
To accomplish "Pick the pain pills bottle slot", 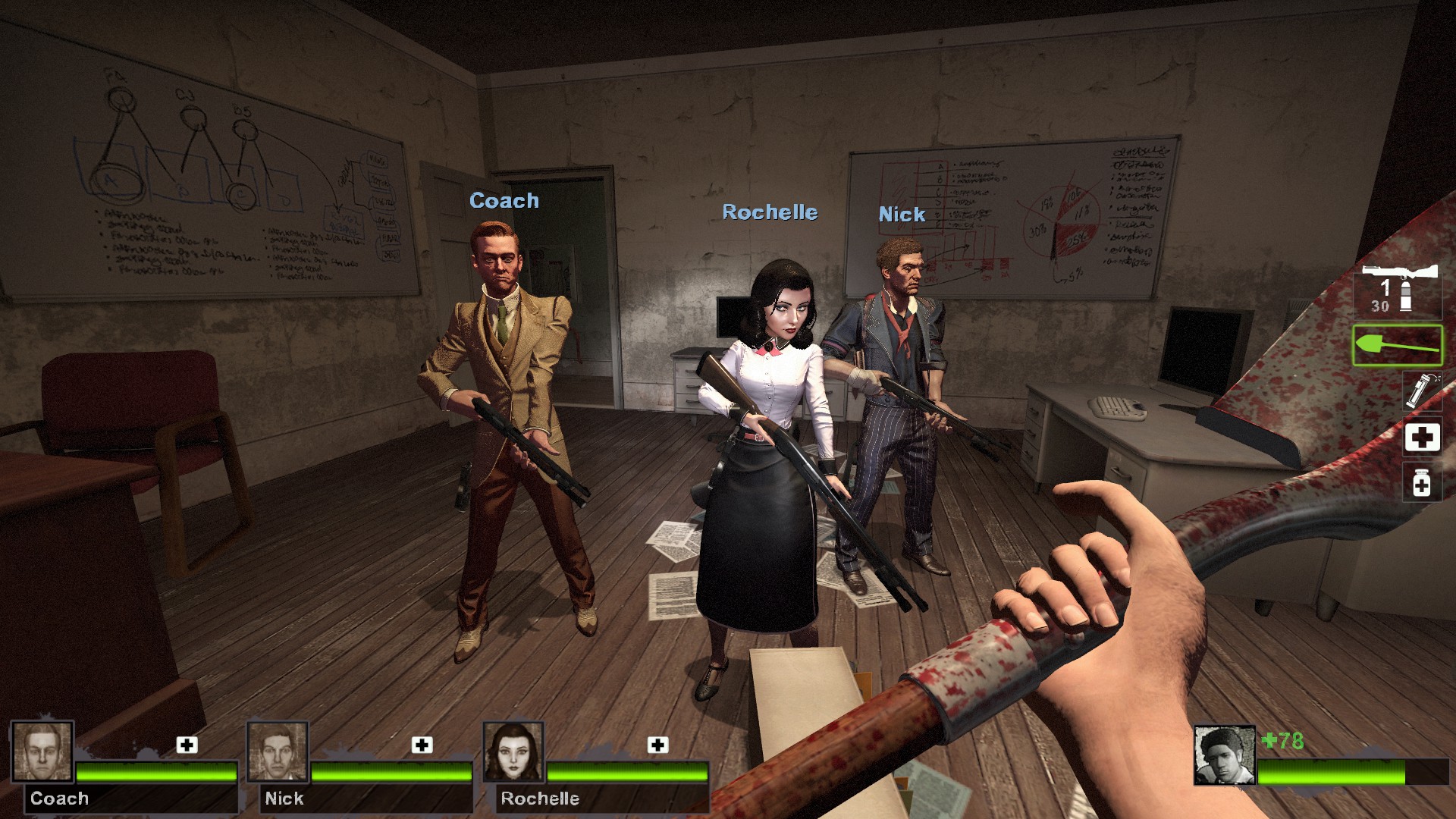I will (1422, 483).
